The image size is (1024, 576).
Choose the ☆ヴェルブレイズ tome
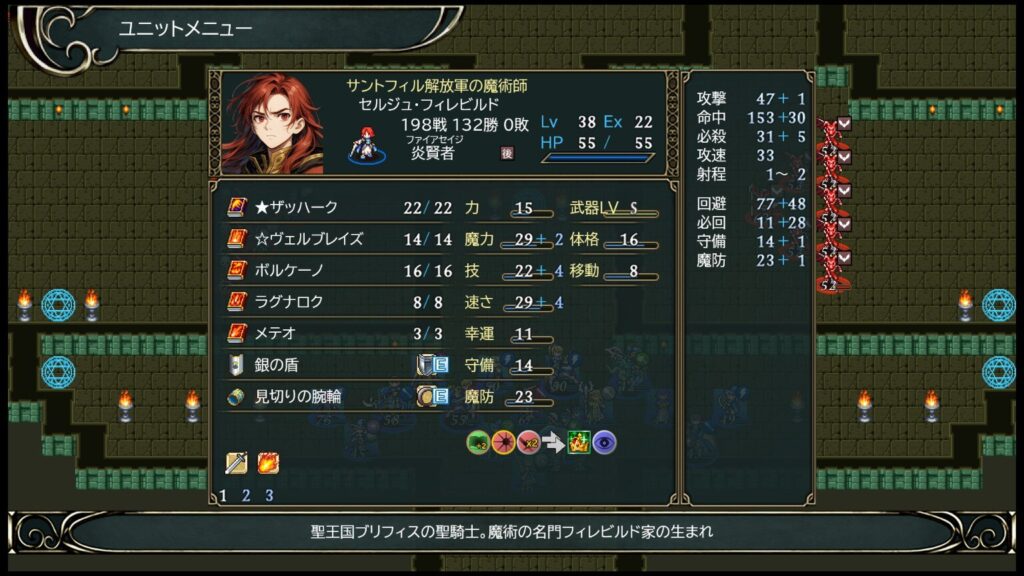(x=308, y=239)
